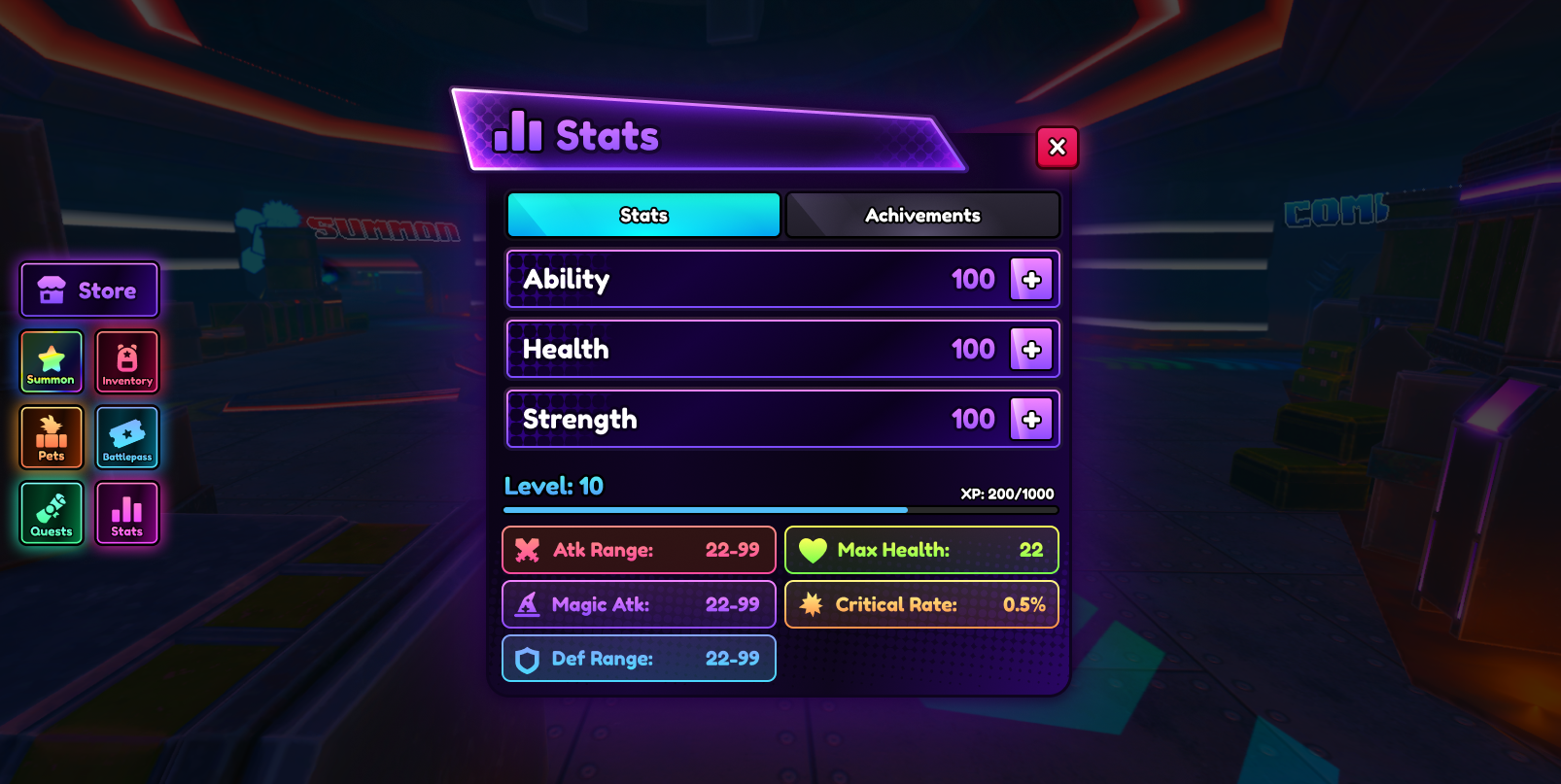View the Battlepass

127,438
